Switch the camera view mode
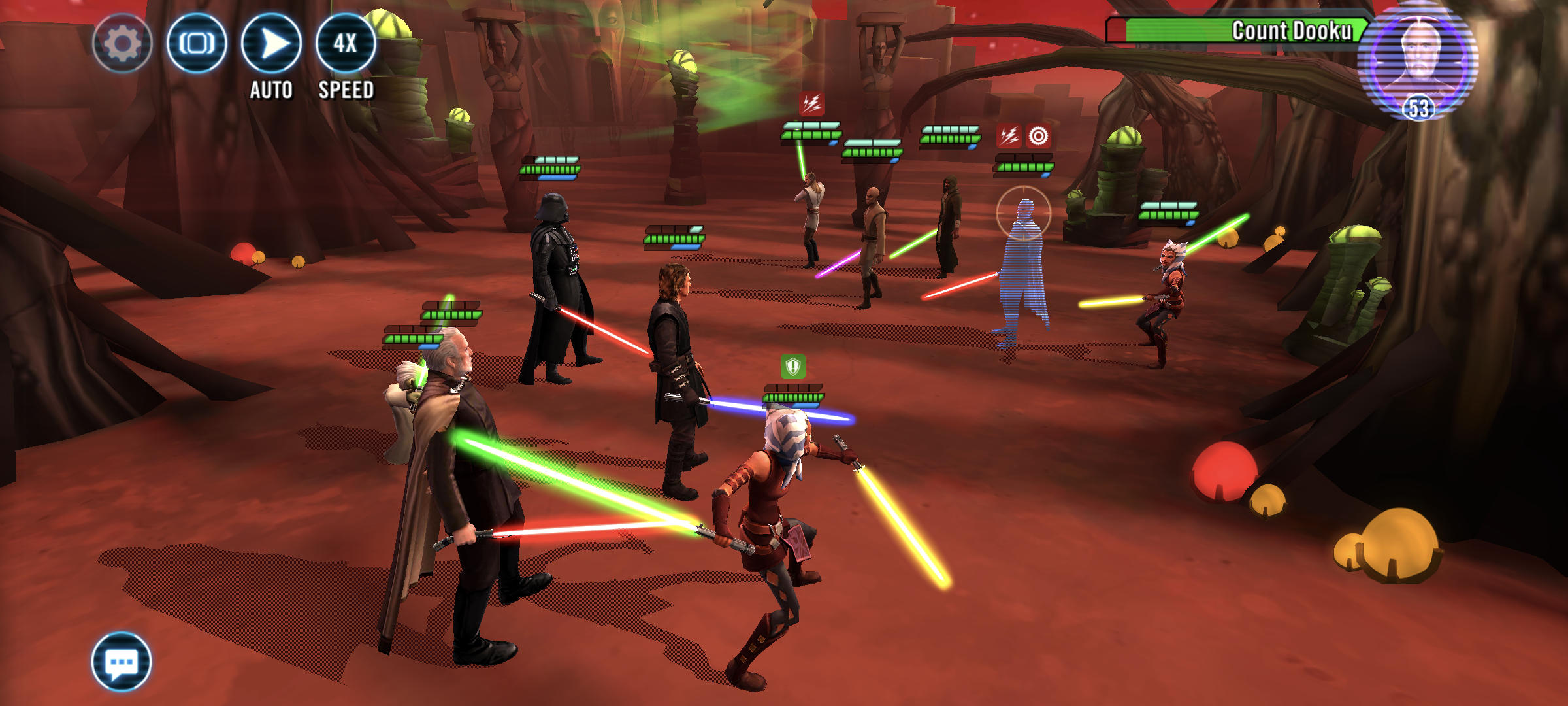 197,44
